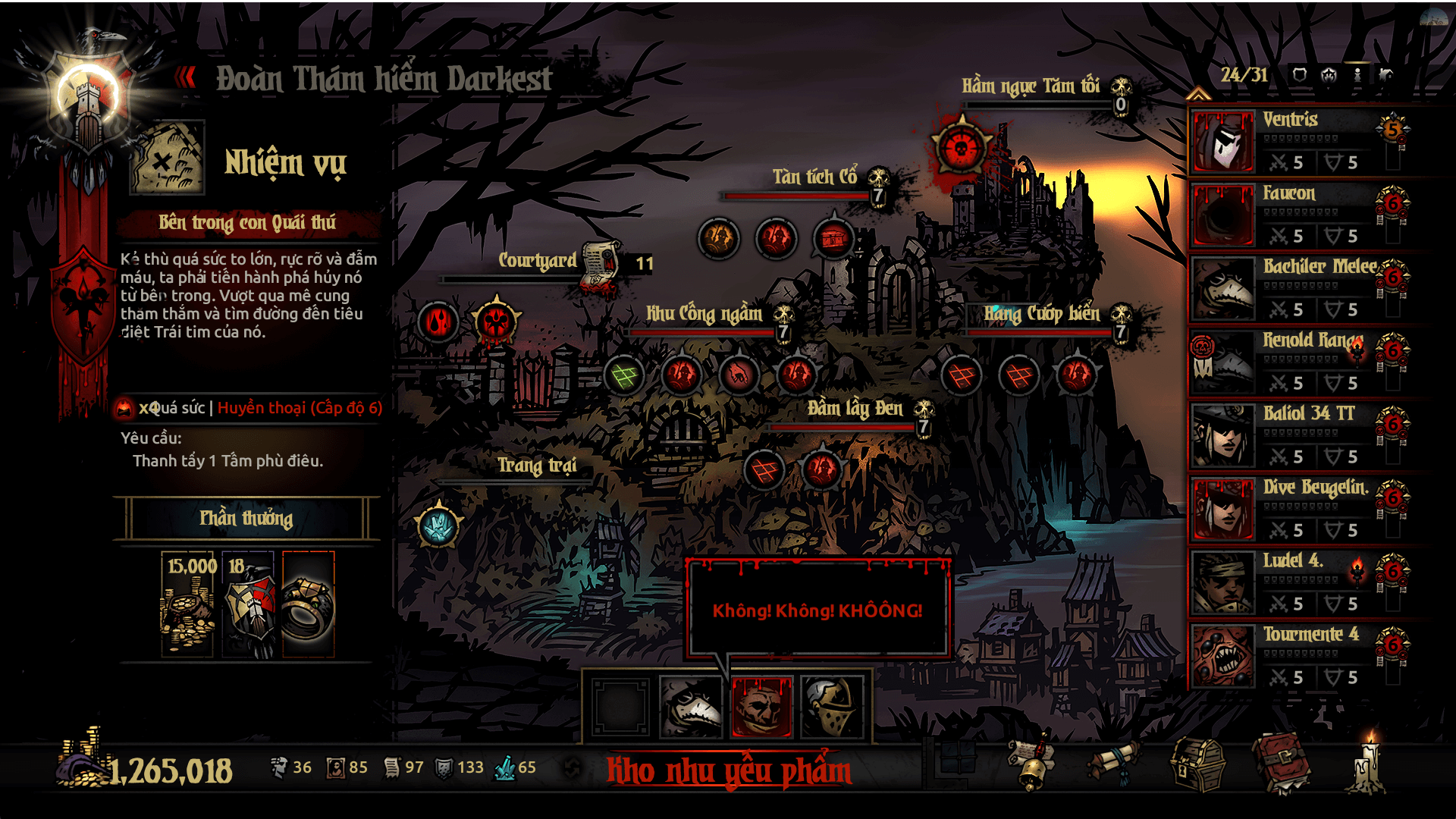Select the Hầm ngục Tăm tối quest marker
The height and width of the screenshot is (819, 1456).
click(962, 146)
